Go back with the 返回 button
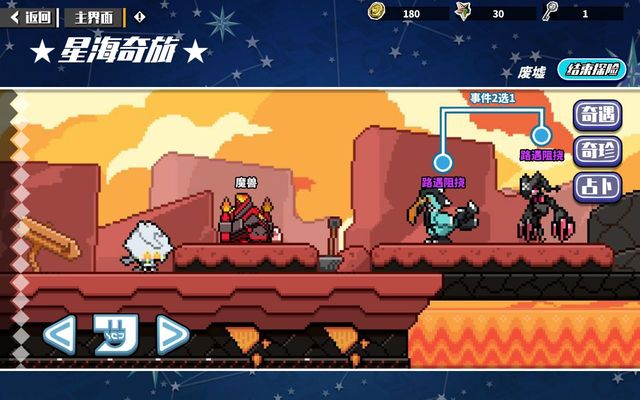This screenshot has height=400, width=640. click(31, 16)
